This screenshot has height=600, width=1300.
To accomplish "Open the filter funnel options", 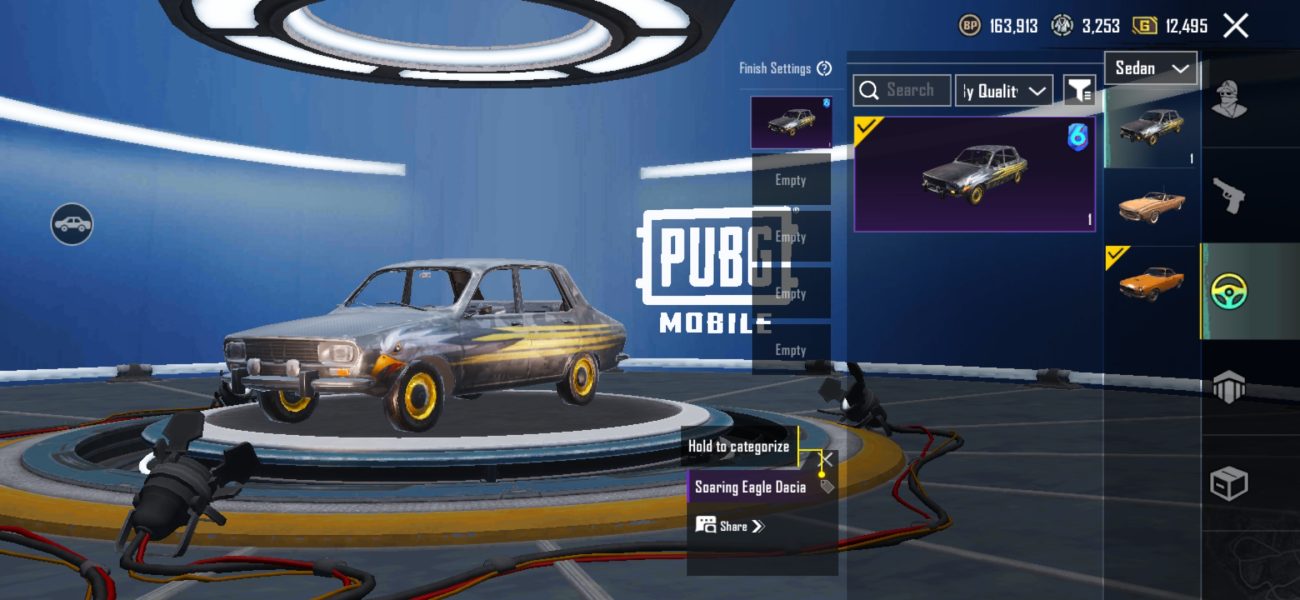I will (1079, 91).
